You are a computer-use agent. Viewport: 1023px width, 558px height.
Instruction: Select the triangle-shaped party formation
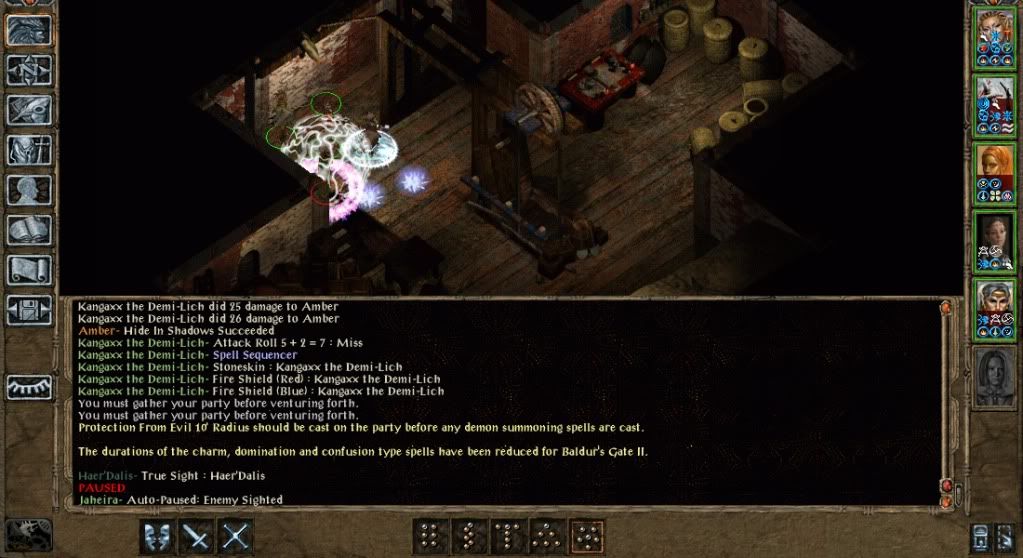pyautogui.click(x=548, y=536)
